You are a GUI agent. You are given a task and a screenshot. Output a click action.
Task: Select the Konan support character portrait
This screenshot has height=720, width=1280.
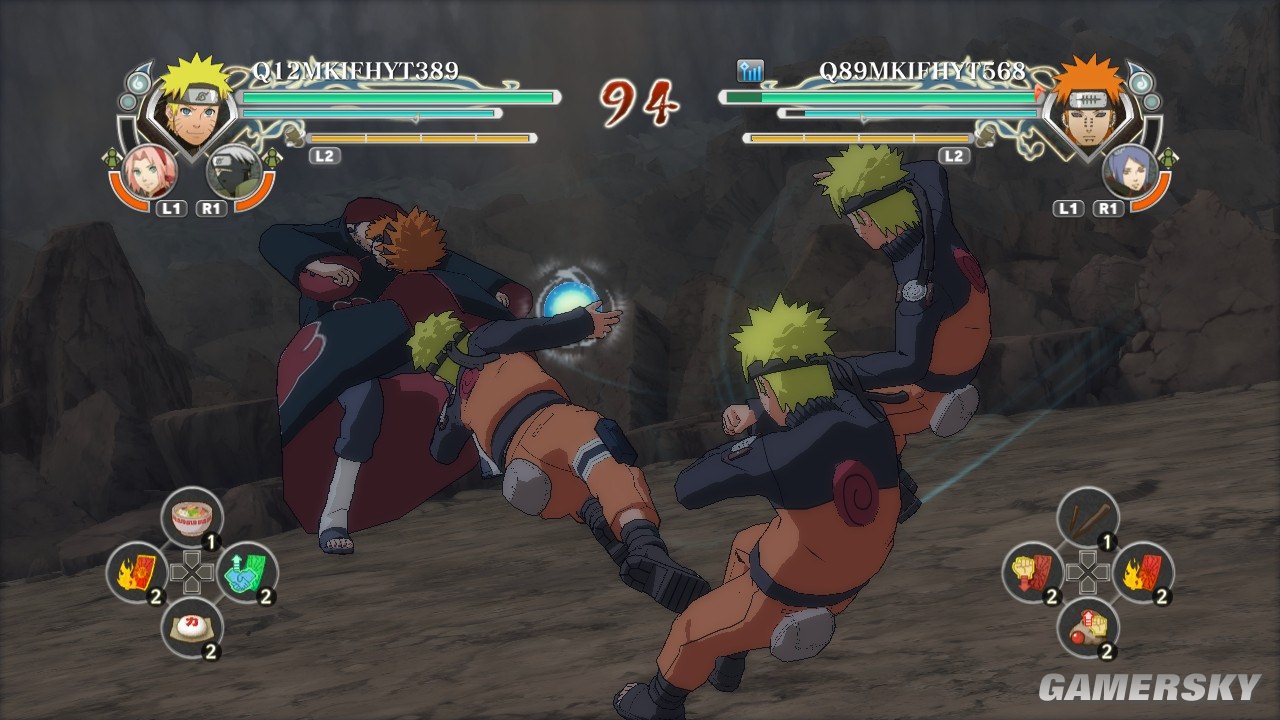1129,170
